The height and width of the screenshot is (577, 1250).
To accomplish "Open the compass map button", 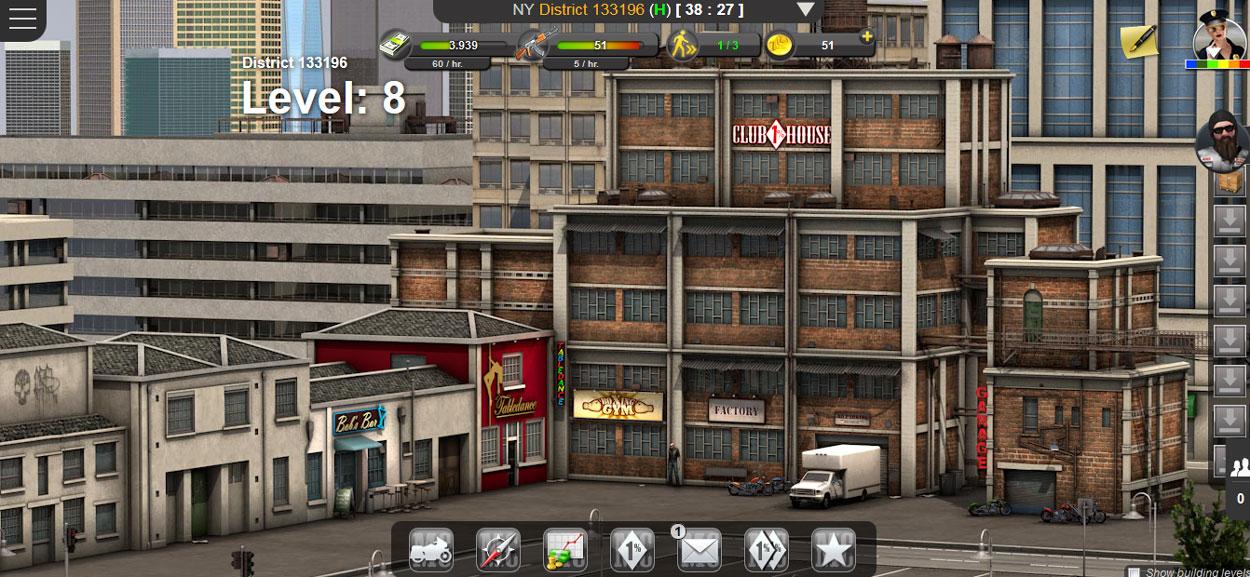I will coord(498,549).
